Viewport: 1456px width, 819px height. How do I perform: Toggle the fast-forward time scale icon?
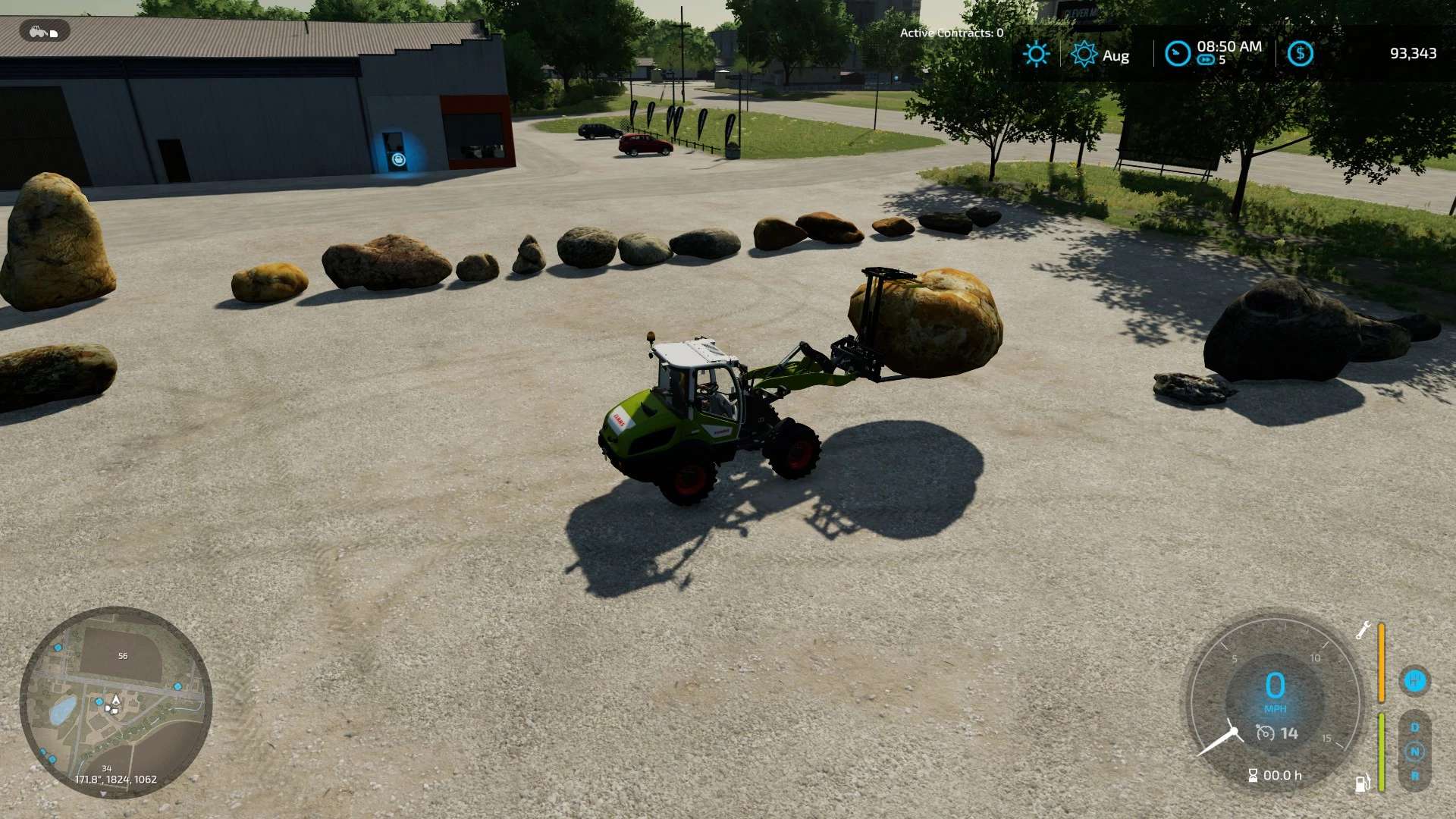coord(1206,61)
